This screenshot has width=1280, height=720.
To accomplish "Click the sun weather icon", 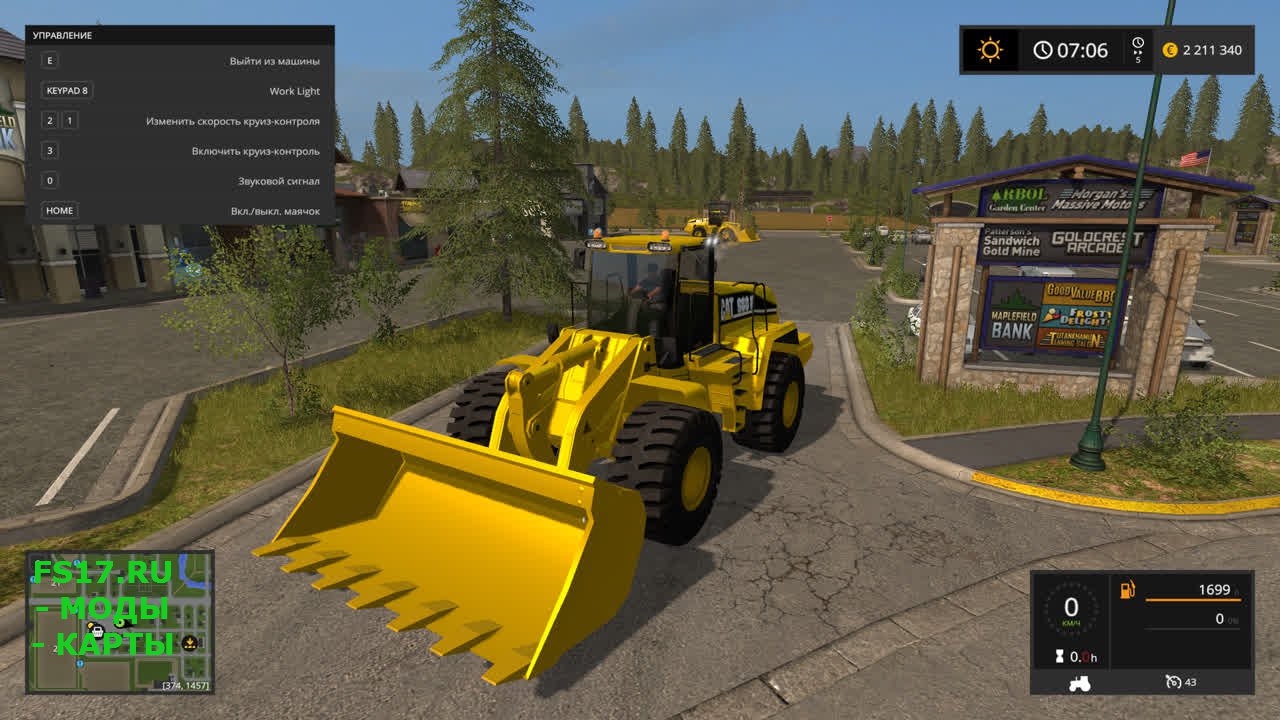I will click(x=990, y=50).
